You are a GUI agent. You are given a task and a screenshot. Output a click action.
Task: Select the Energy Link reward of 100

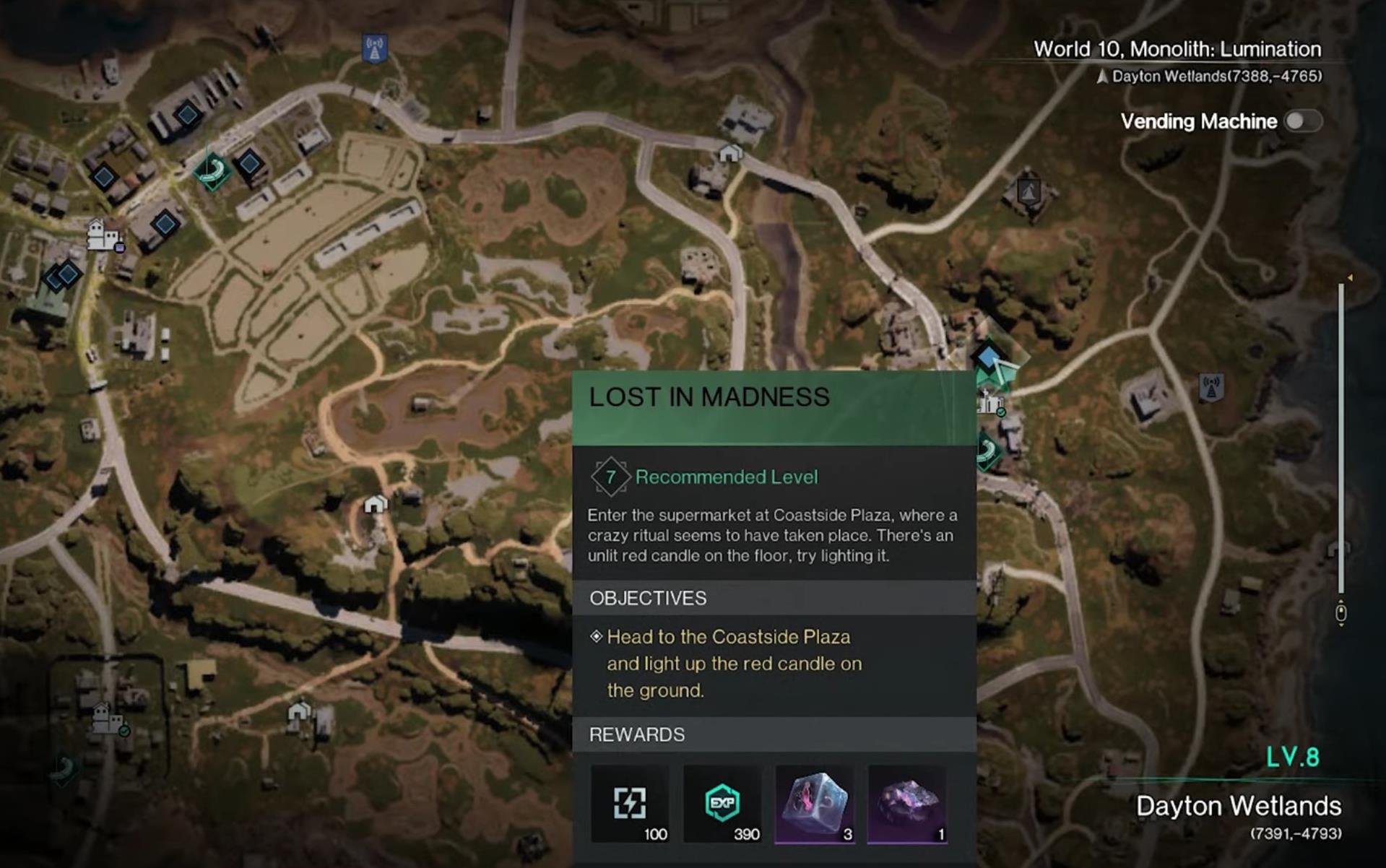pyautogui.click(x=630, y=804)
